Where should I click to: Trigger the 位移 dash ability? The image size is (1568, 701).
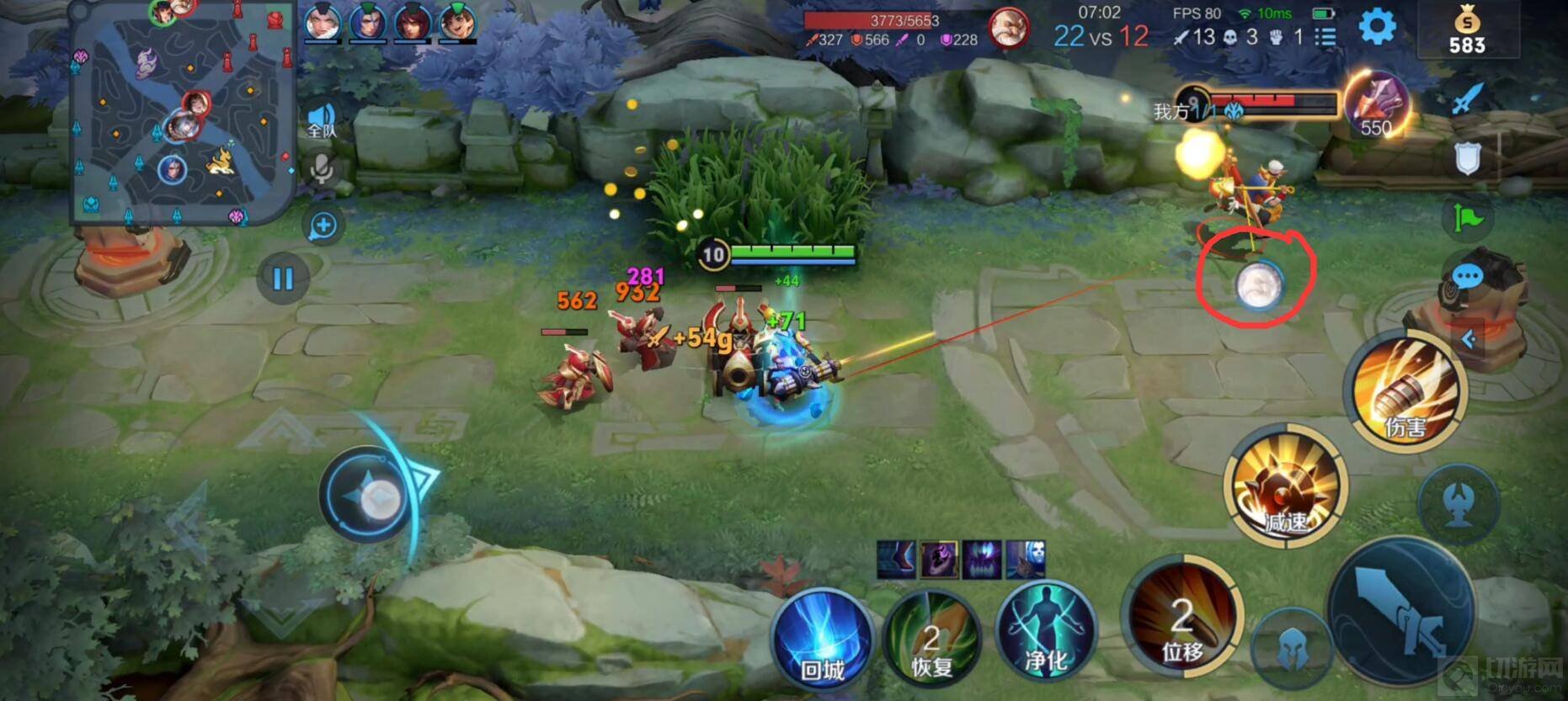[x=1181, y=624]
